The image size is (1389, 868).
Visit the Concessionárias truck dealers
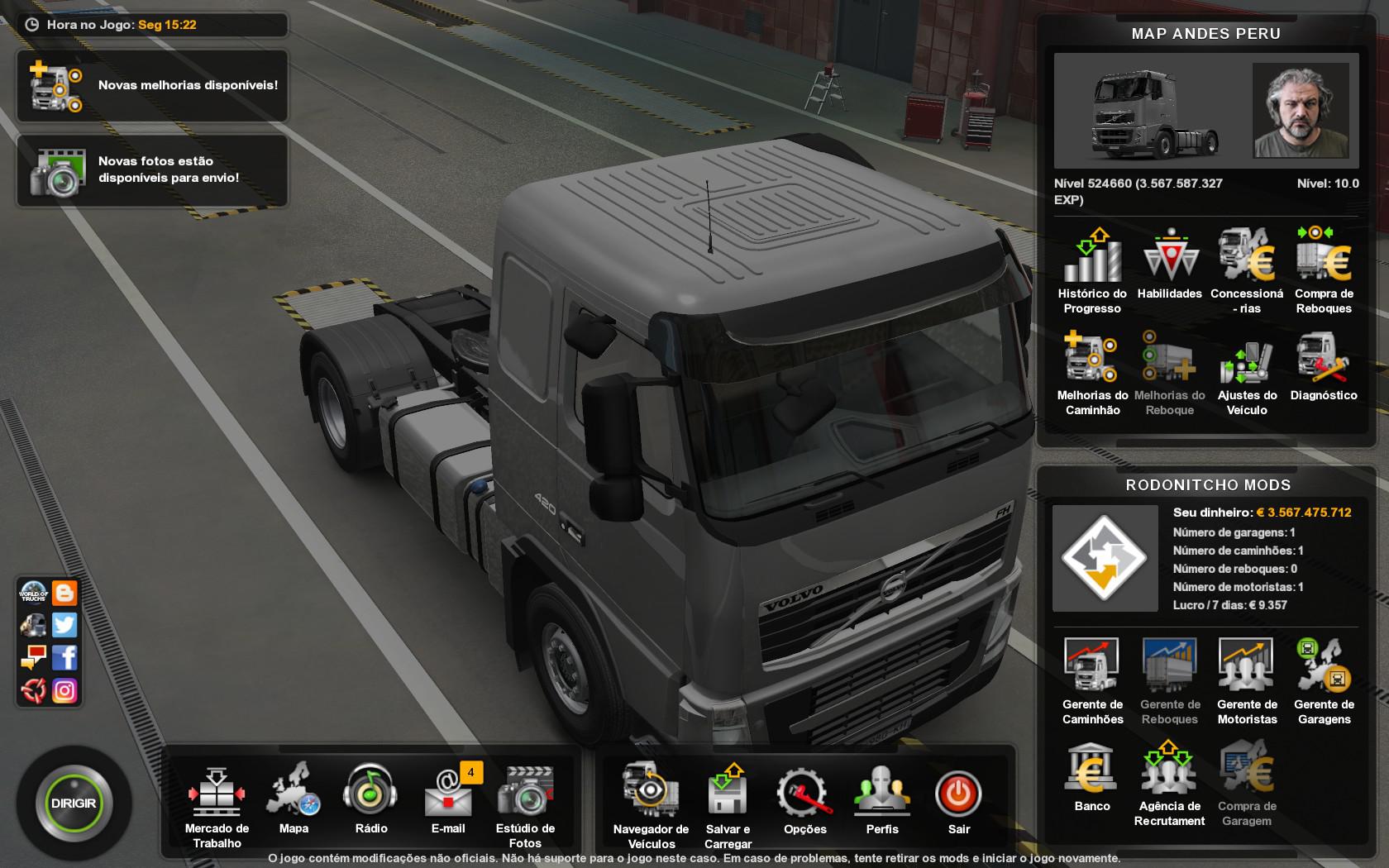tap(1247, 269)
